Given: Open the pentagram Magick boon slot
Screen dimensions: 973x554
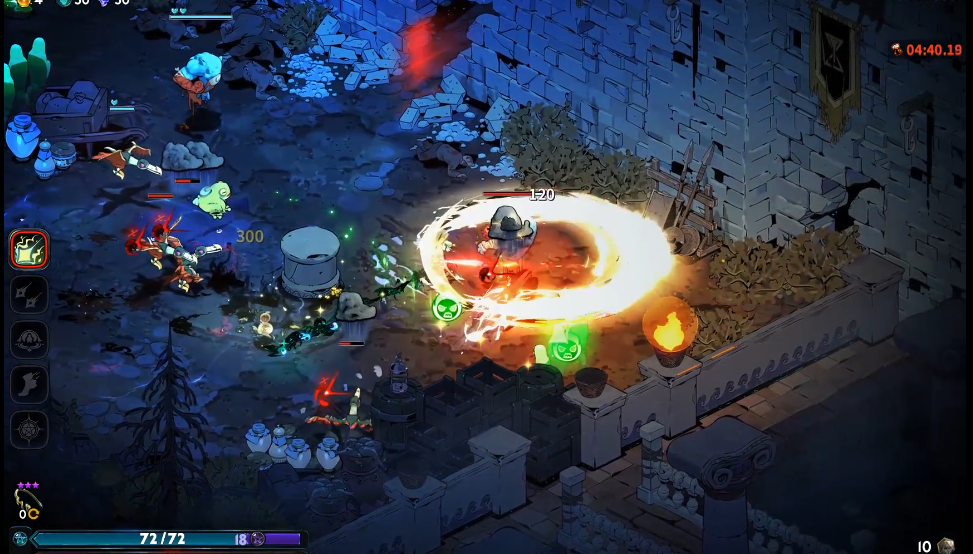Looking at the screenshot, I should point(30,430).
